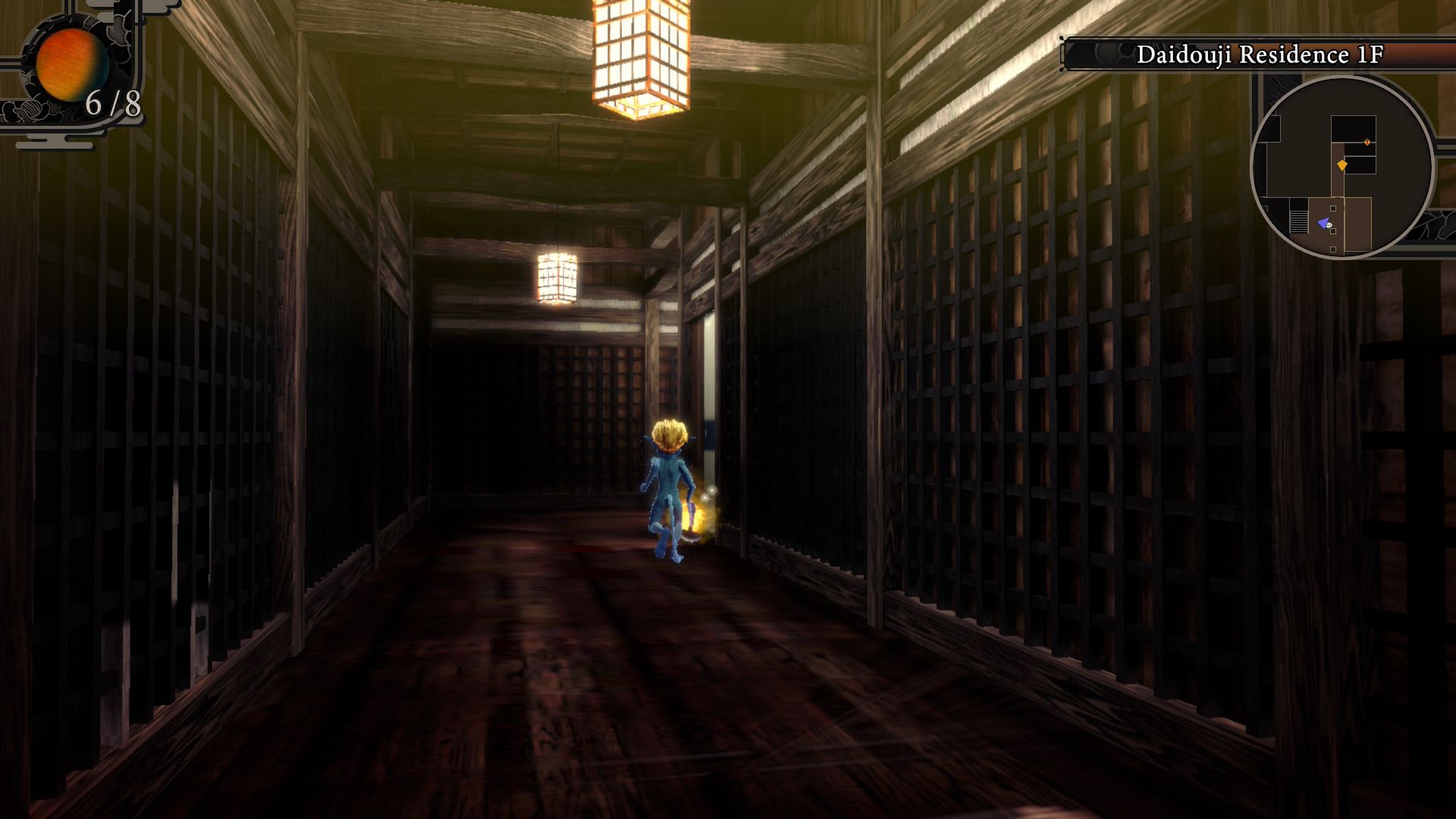Expand the Daidouji Residence floor selector

1259,54
